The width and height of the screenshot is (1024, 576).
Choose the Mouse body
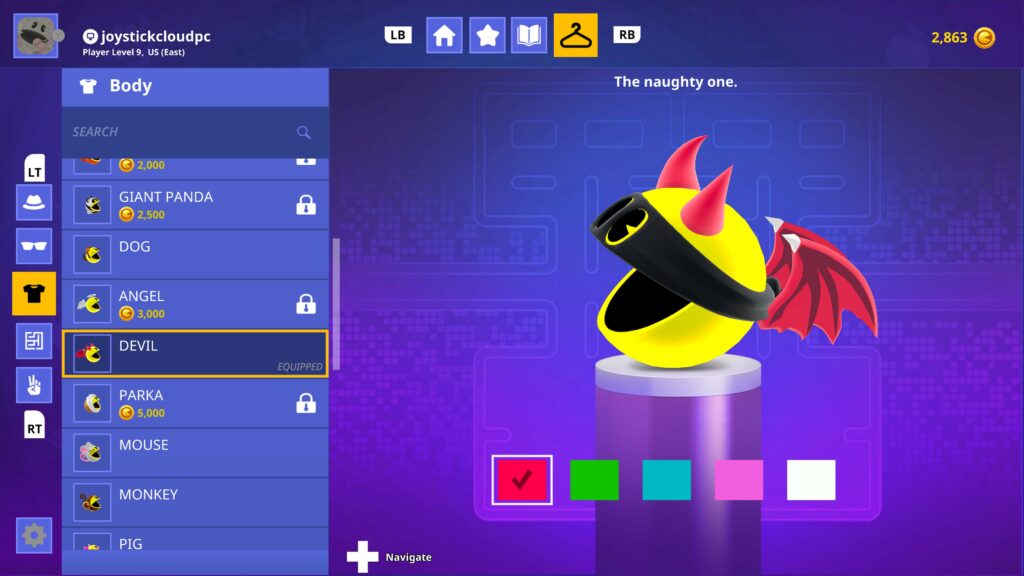[196, 452]
